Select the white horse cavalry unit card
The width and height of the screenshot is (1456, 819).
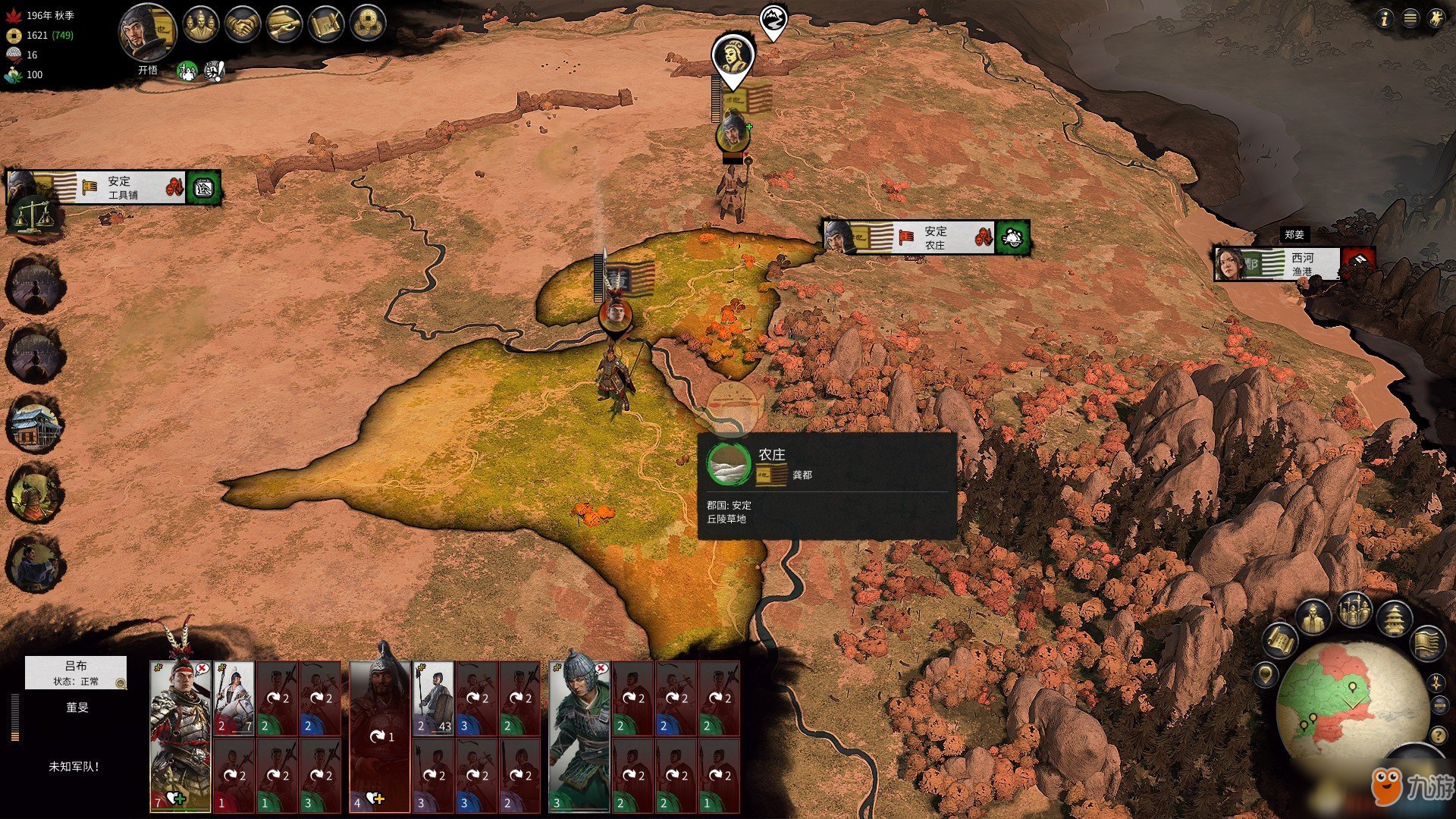(234, 698)
